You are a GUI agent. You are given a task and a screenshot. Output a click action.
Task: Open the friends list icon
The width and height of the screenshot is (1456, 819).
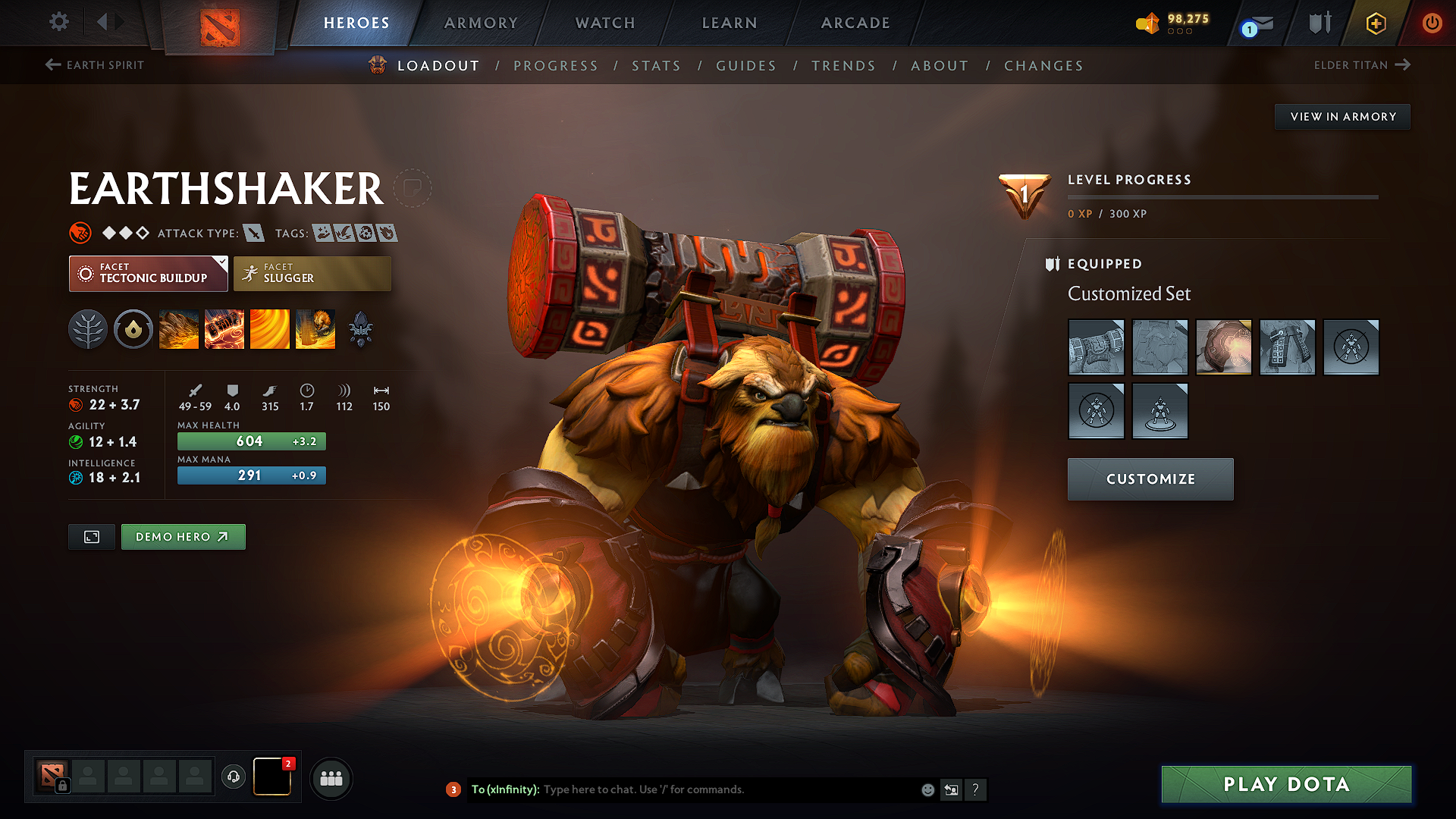[x=331, y=778]
